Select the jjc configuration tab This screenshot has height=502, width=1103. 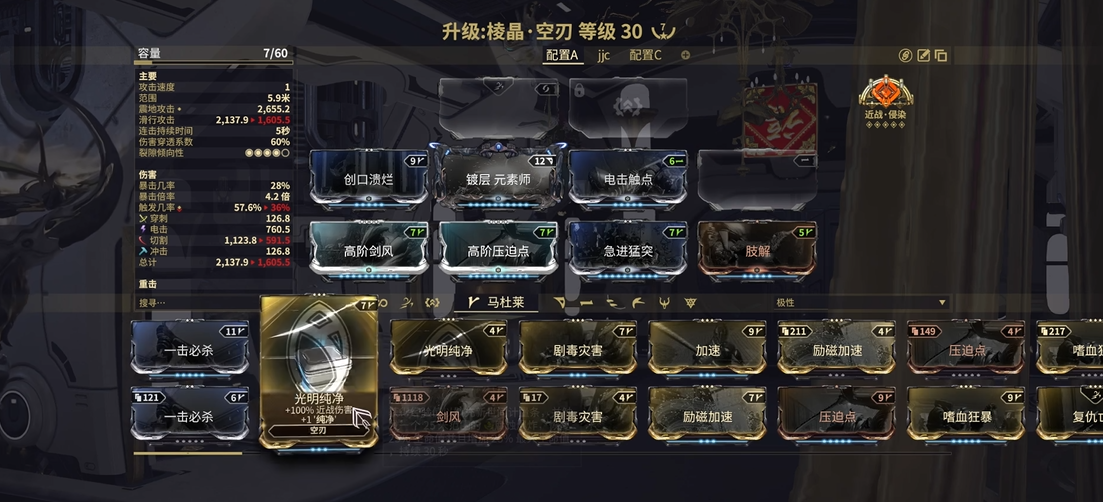pyautogui.click(x=604, y=55)
